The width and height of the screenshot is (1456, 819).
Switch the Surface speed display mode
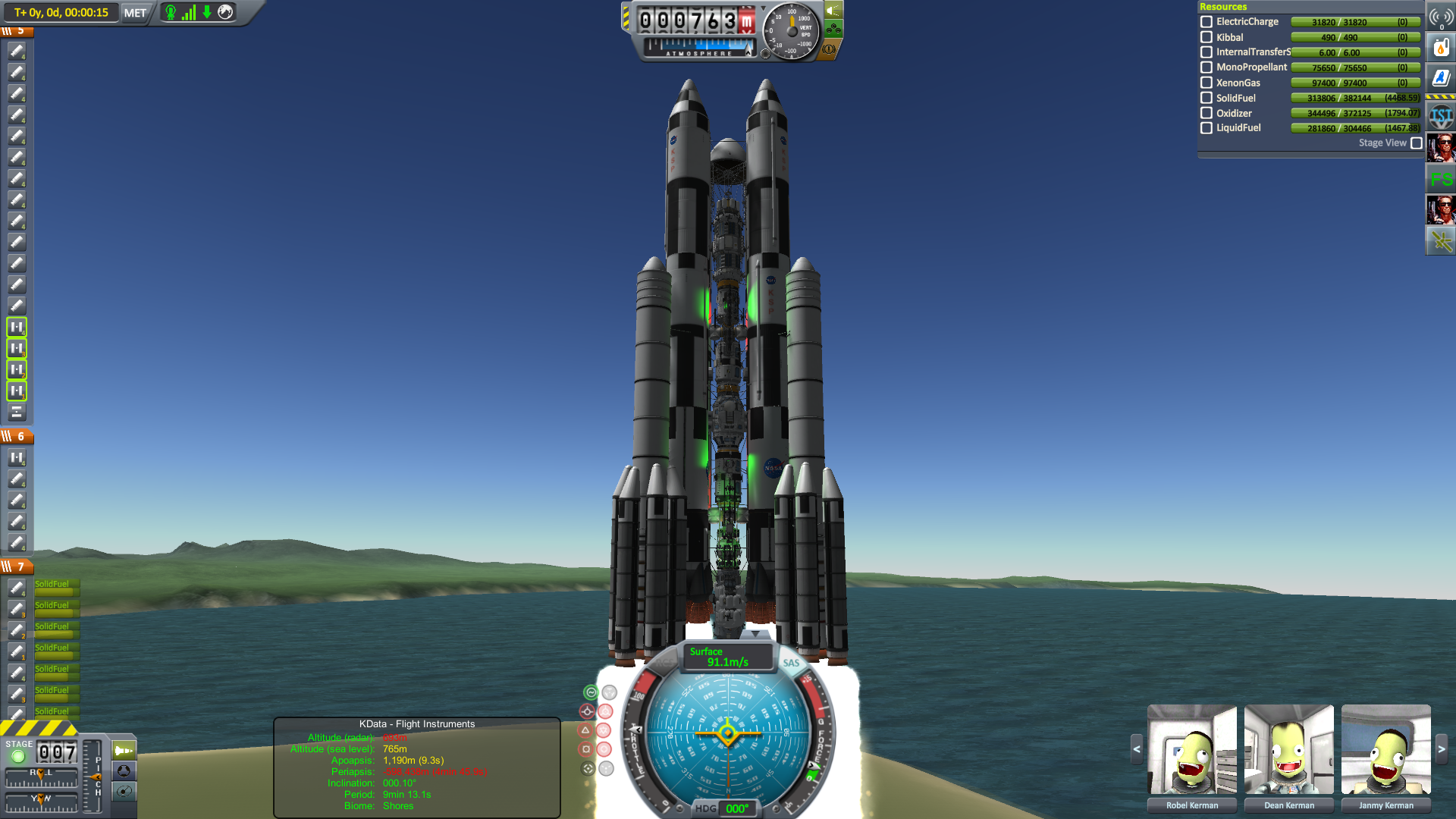coord(726,657)
